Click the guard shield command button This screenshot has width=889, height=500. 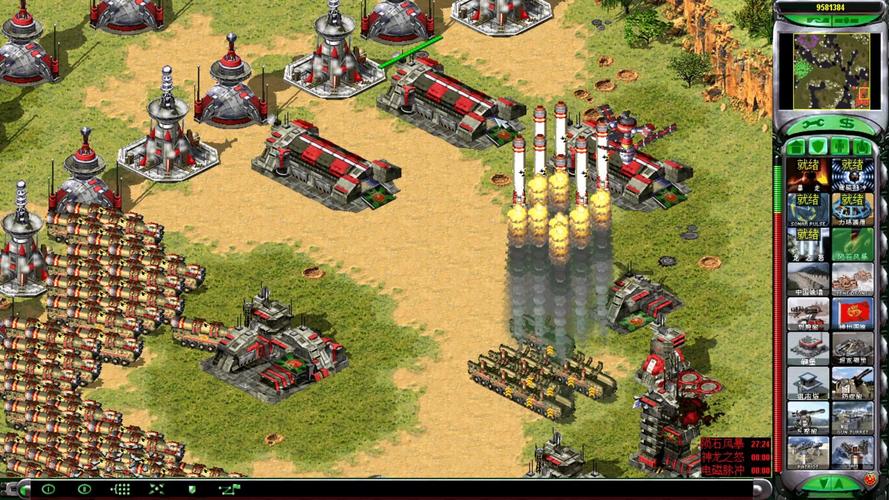point(192,489)
